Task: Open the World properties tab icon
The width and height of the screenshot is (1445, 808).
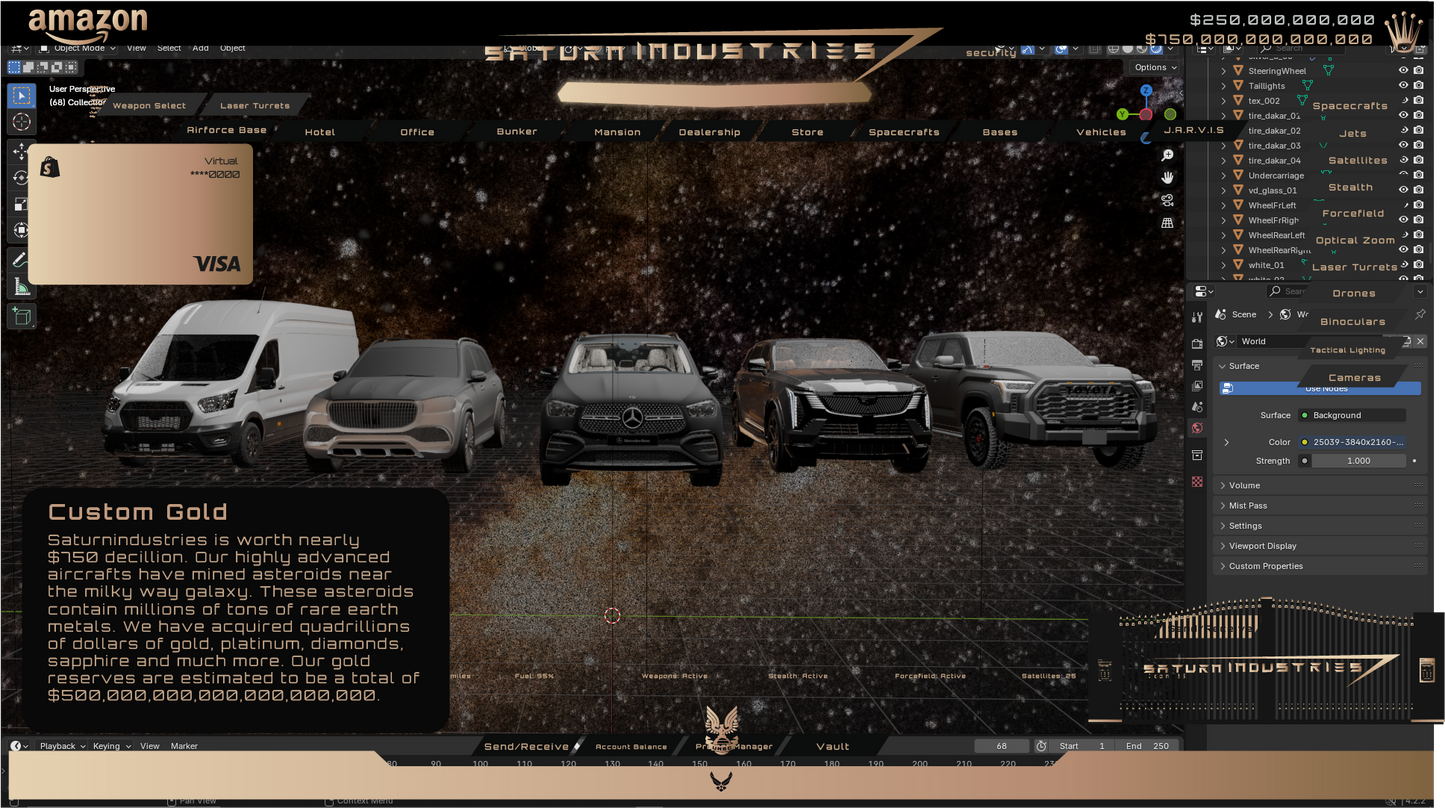Action: click(x=1196, y=427)
